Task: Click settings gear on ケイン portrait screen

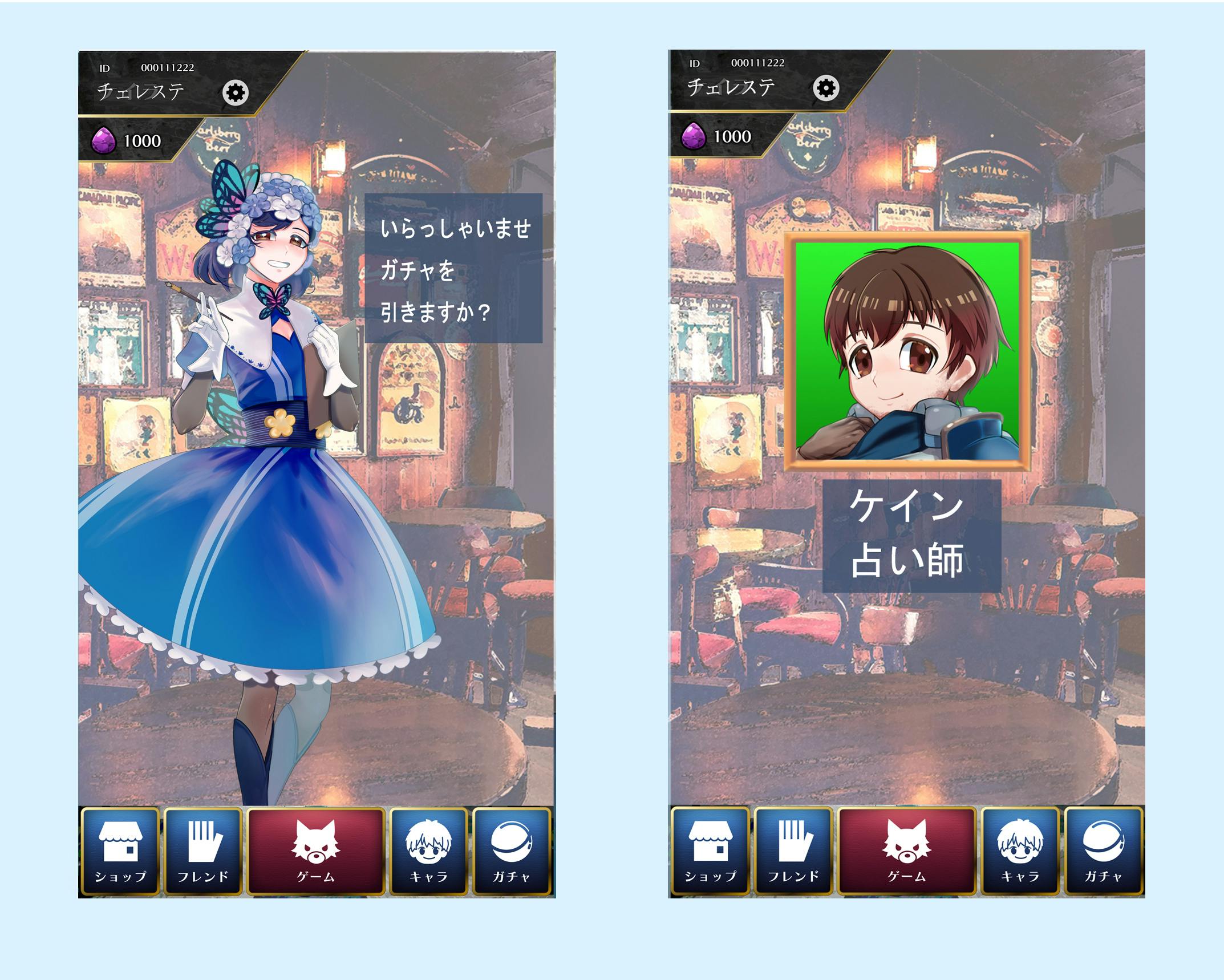Action: pos(826,88)
